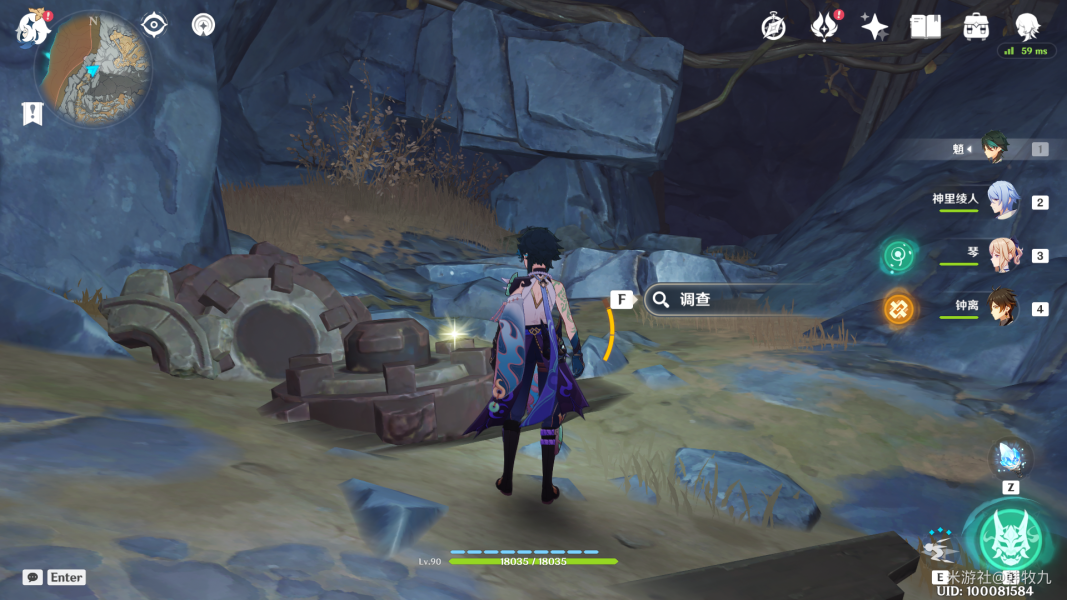Viewport: 1067px width, 600px height.
Task: Open the compass icon in the top bar
Action: [773, 27]
